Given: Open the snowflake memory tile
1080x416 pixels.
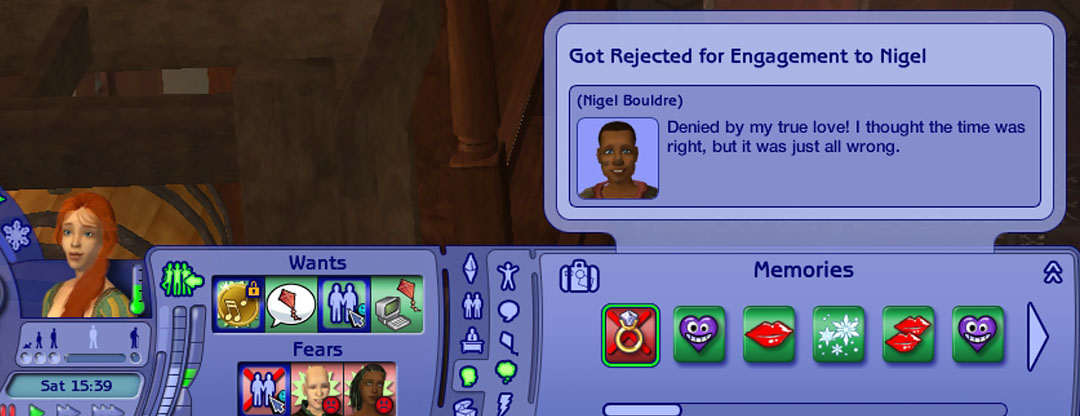Looking at the screenshot, I should point(839,334).
